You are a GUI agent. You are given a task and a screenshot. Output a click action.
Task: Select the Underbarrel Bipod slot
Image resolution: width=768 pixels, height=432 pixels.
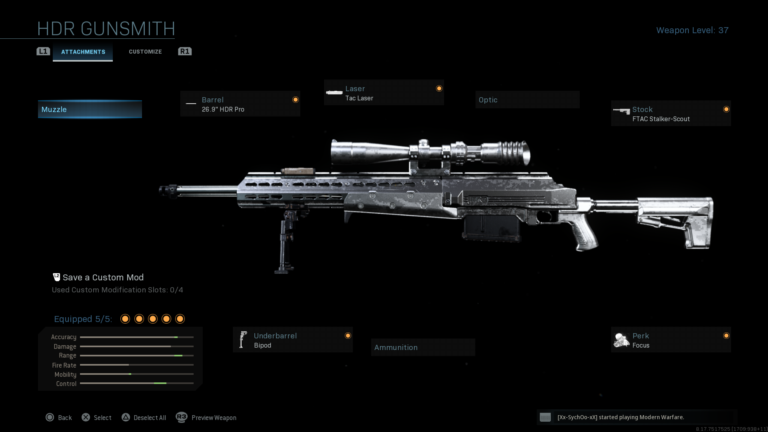tap(293, 340)
